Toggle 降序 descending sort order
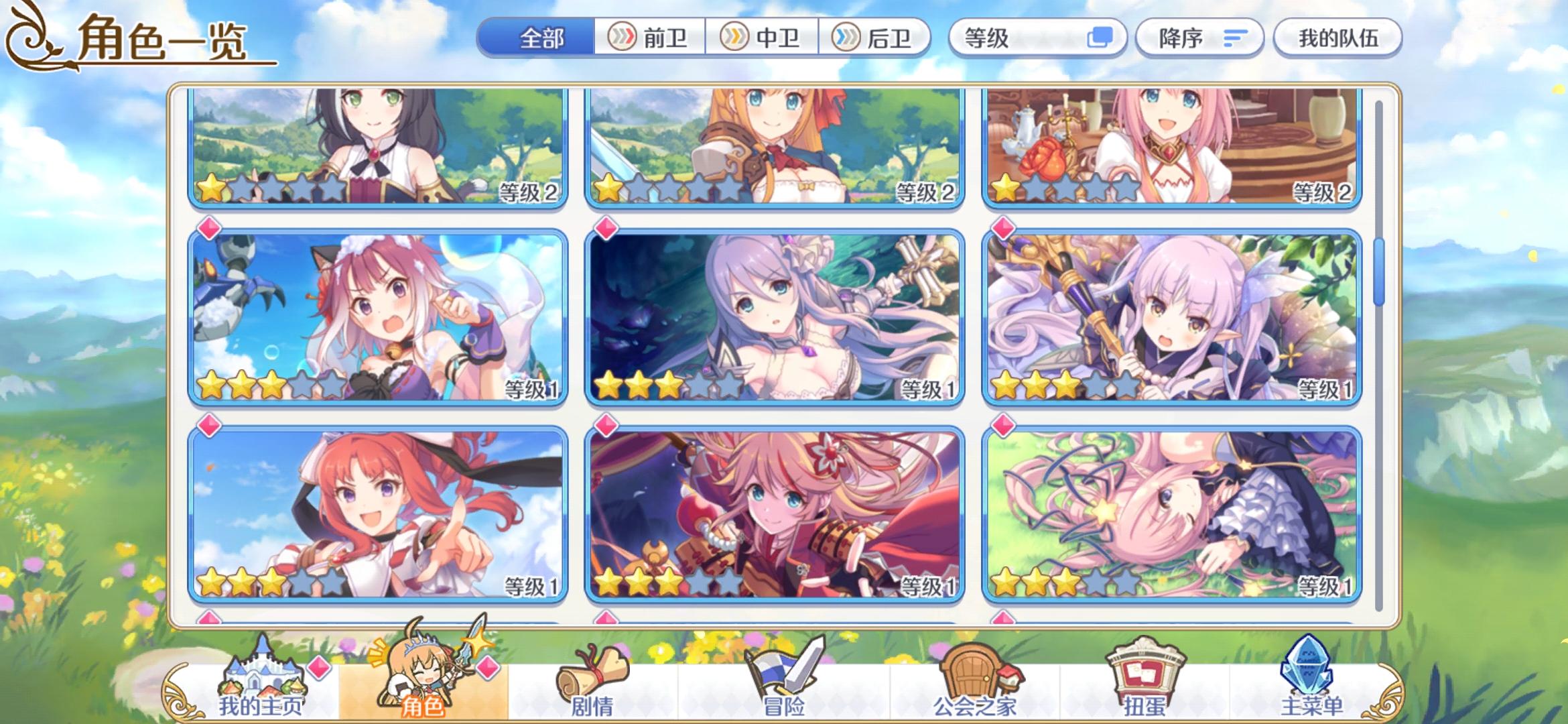The image size is (1568, 724). coord(1199,38)
